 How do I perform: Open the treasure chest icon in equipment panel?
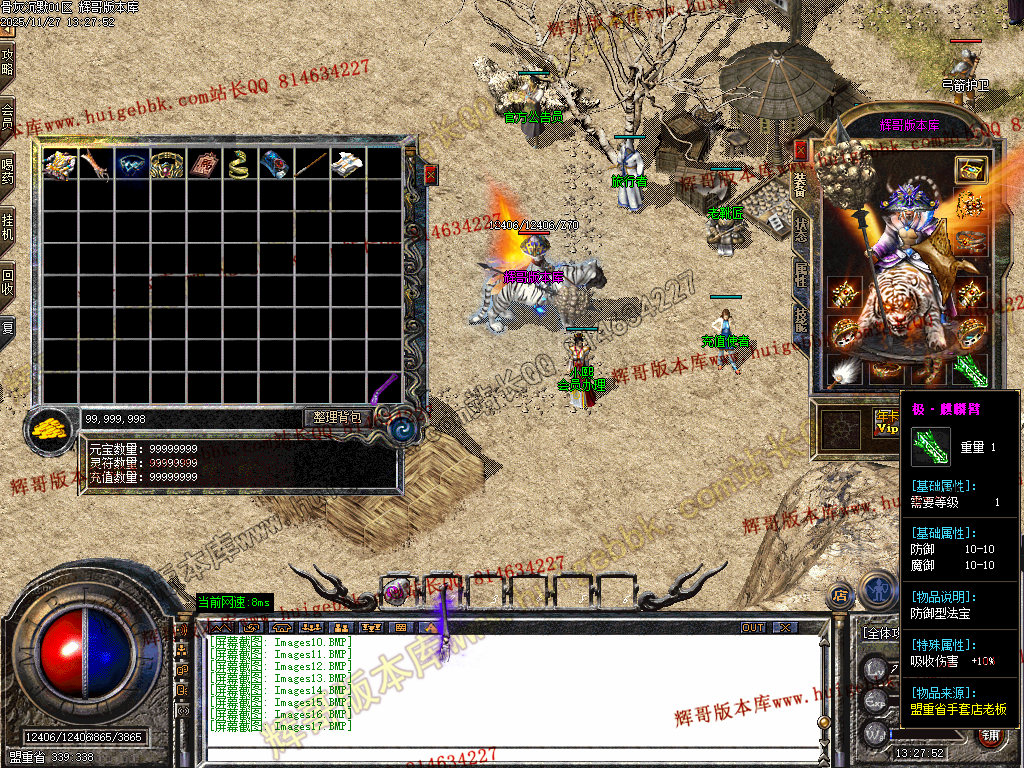[970, 169]
